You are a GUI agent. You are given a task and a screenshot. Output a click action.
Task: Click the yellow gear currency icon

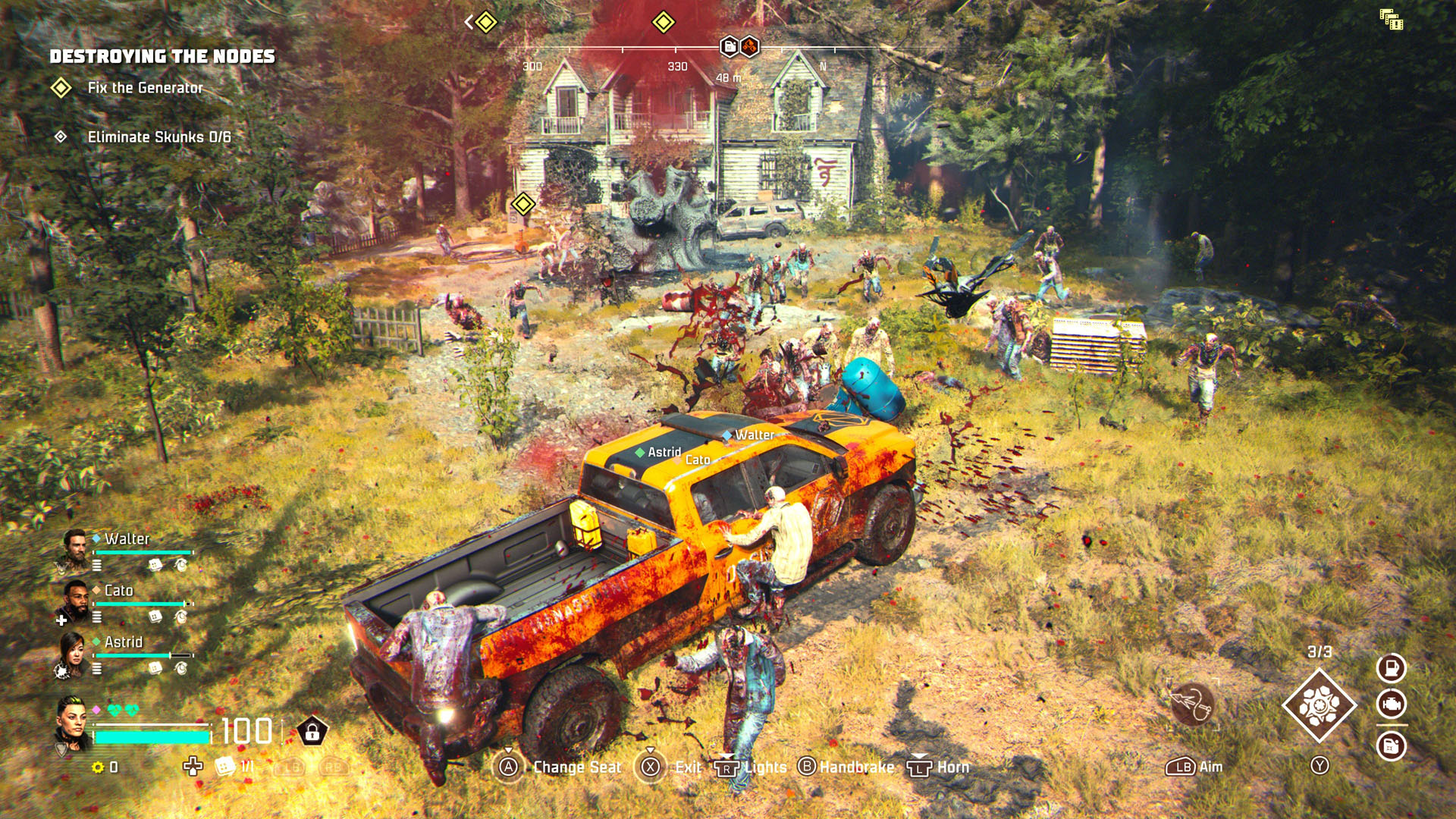point(99,767)
